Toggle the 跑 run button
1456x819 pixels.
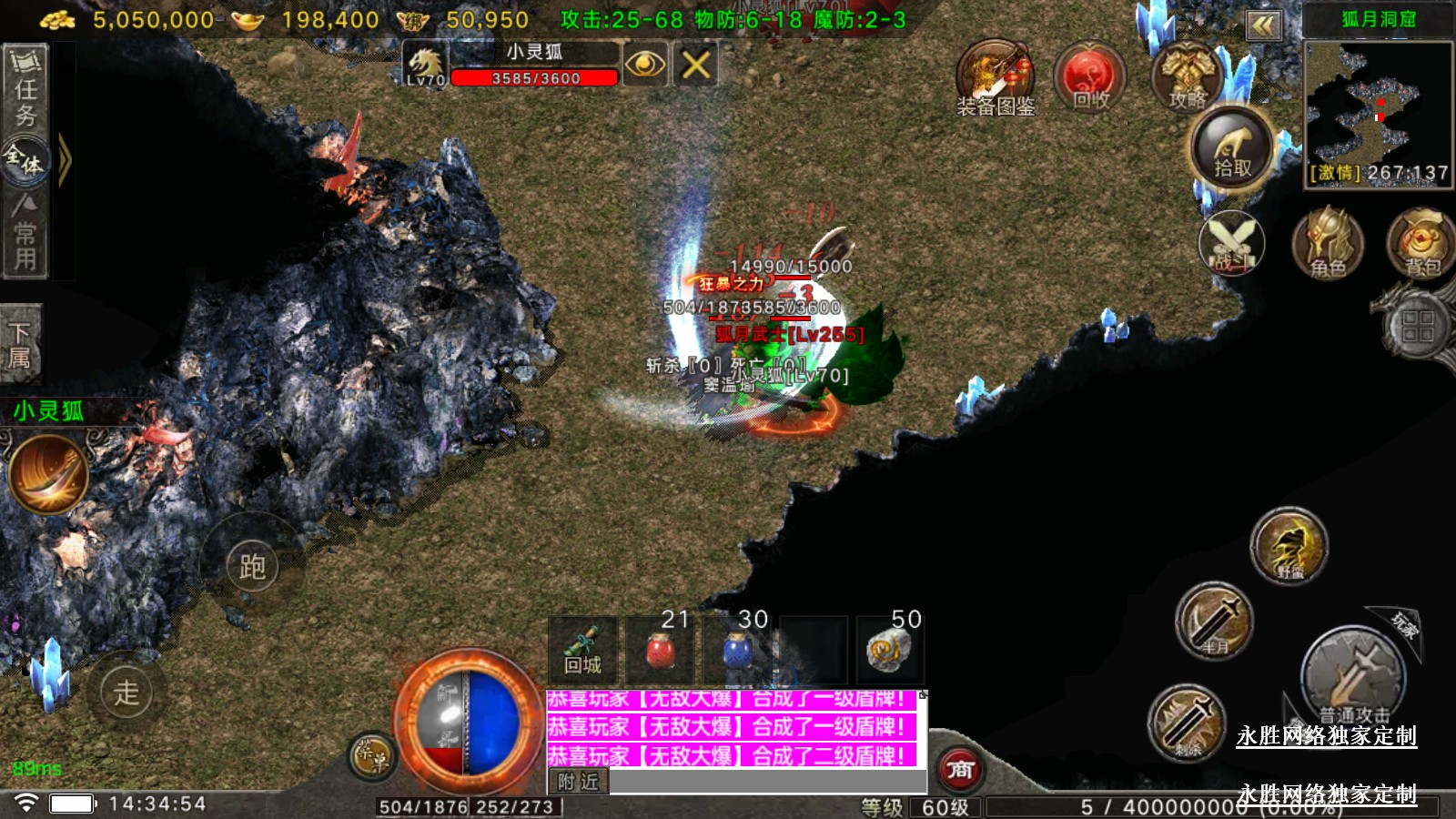pos(252,566)
